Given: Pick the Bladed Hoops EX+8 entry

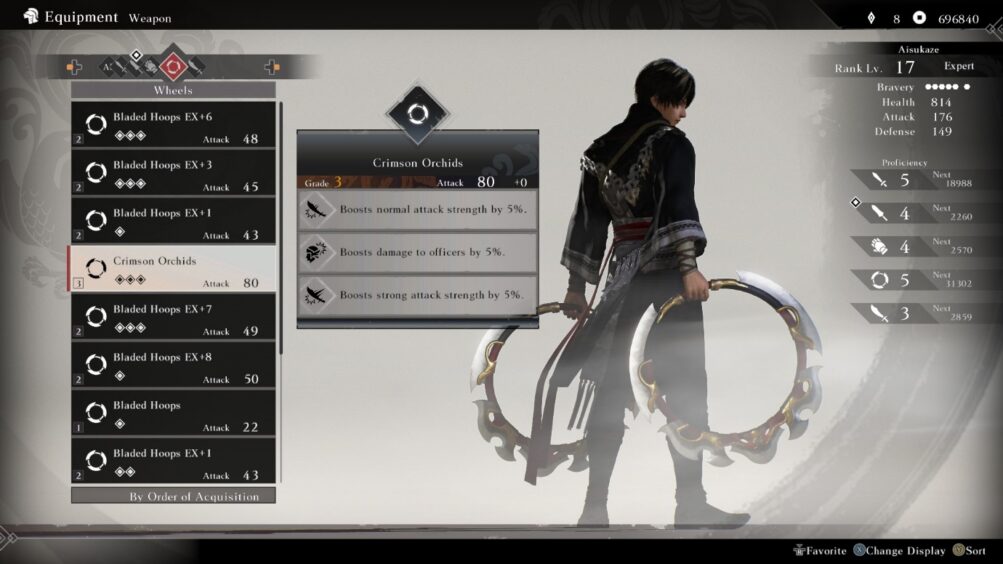Looking at the screenshot, I should [x=173, y=365].
